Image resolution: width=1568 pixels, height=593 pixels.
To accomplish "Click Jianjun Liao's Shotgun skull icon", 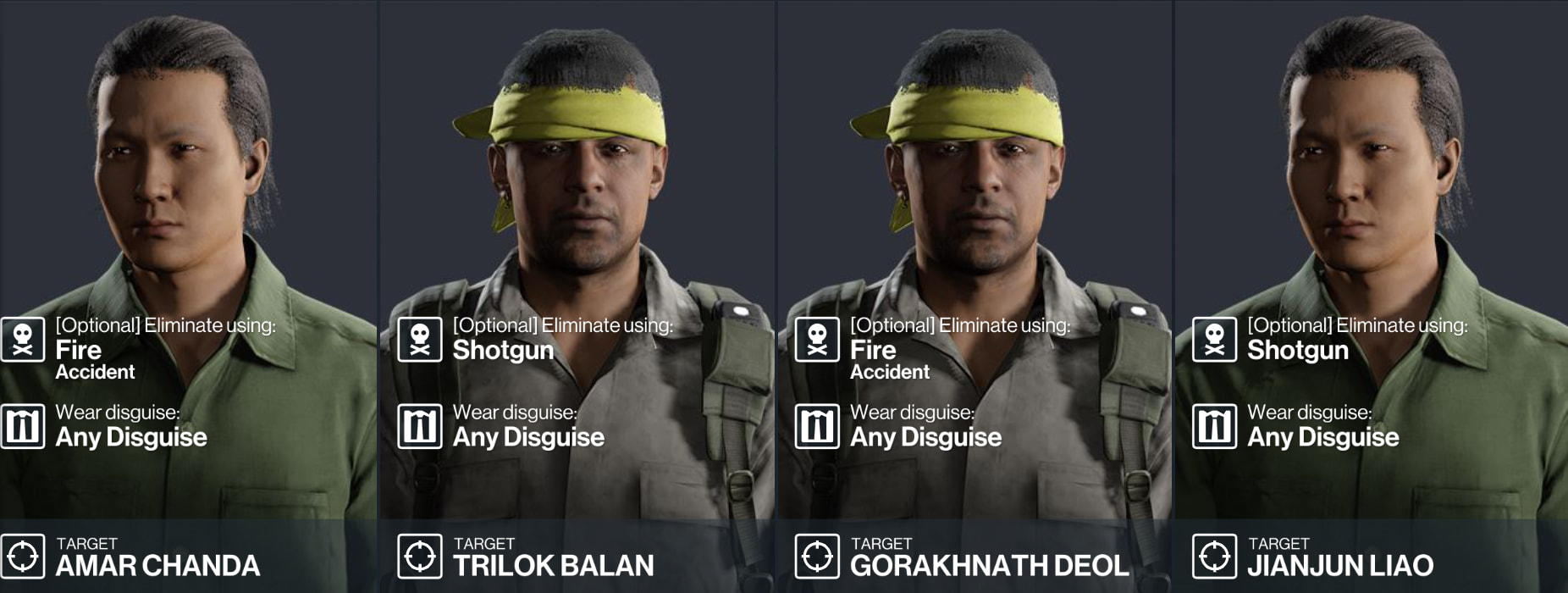I will point(1214,340).
